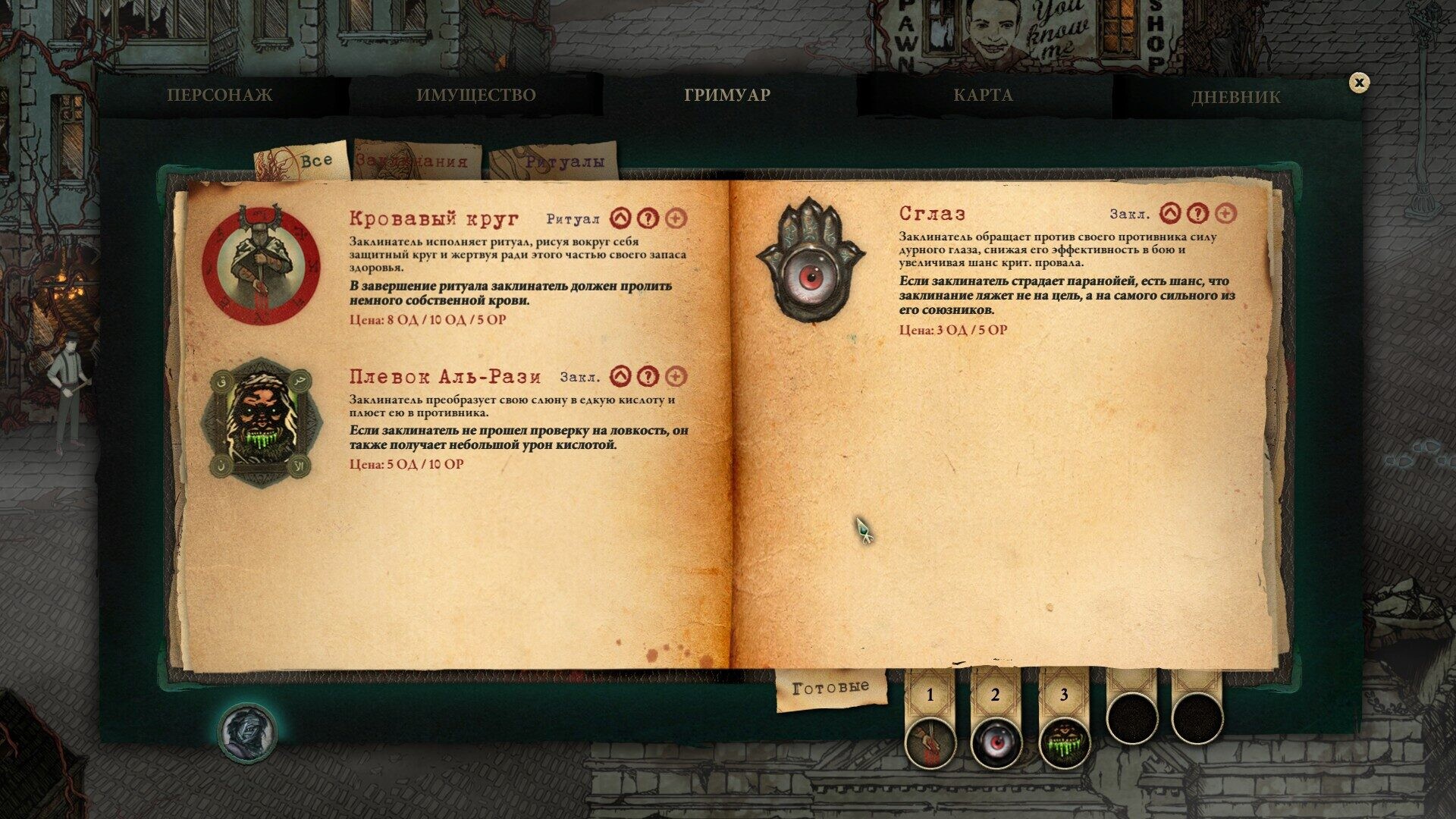This screenshot has height=819, width=1456.
Task: Open the Персонаж tab
Action: (x=220, y=96)
